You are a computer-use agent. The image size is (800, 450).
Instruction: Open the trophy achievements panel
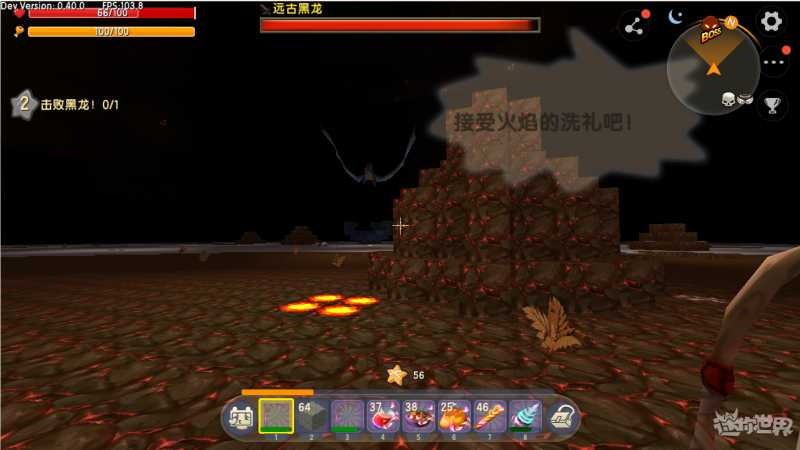tap(771, 104)
